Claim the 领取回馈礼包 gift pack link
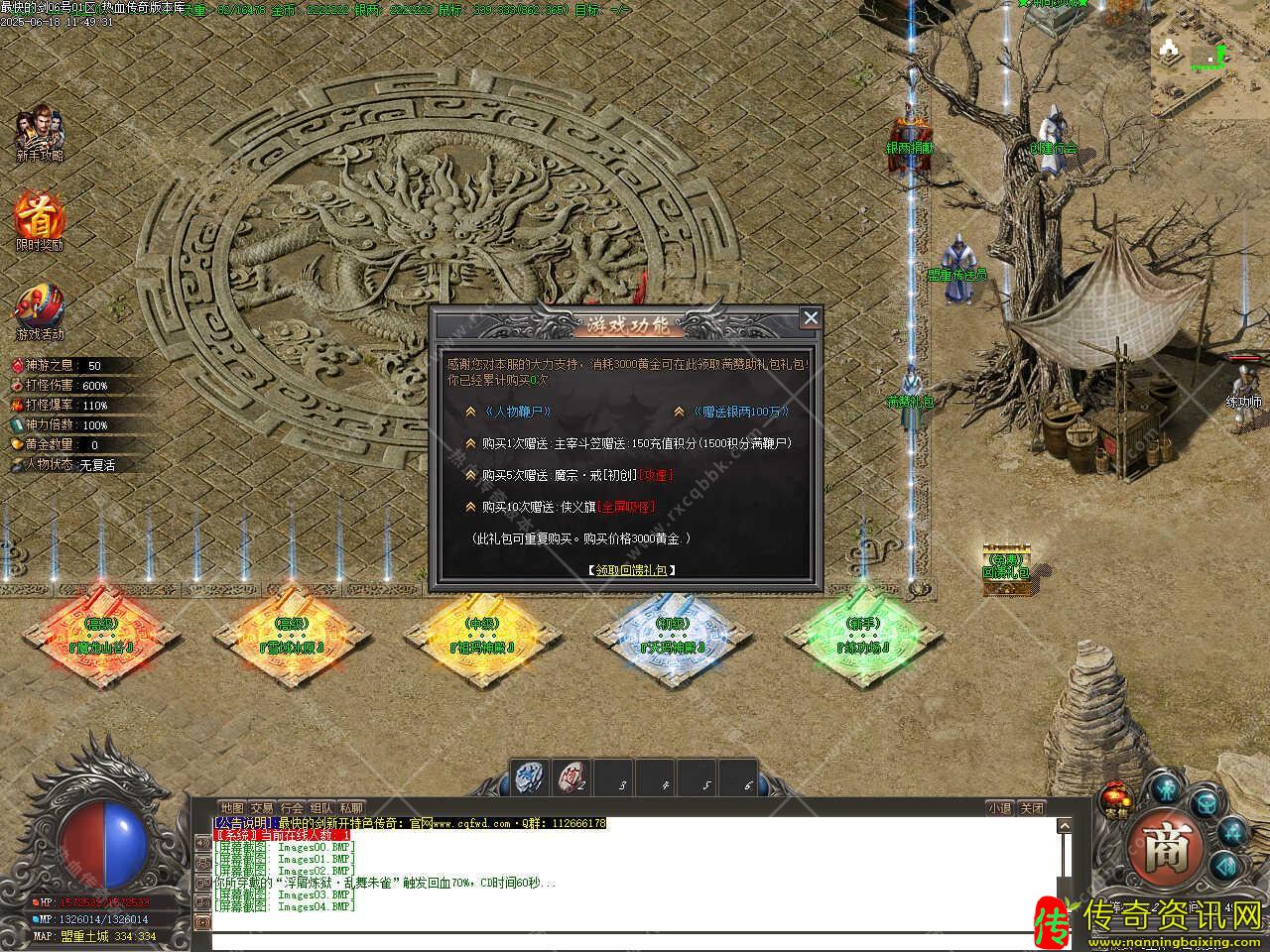 pyautogui.click(x=631, y=570)
